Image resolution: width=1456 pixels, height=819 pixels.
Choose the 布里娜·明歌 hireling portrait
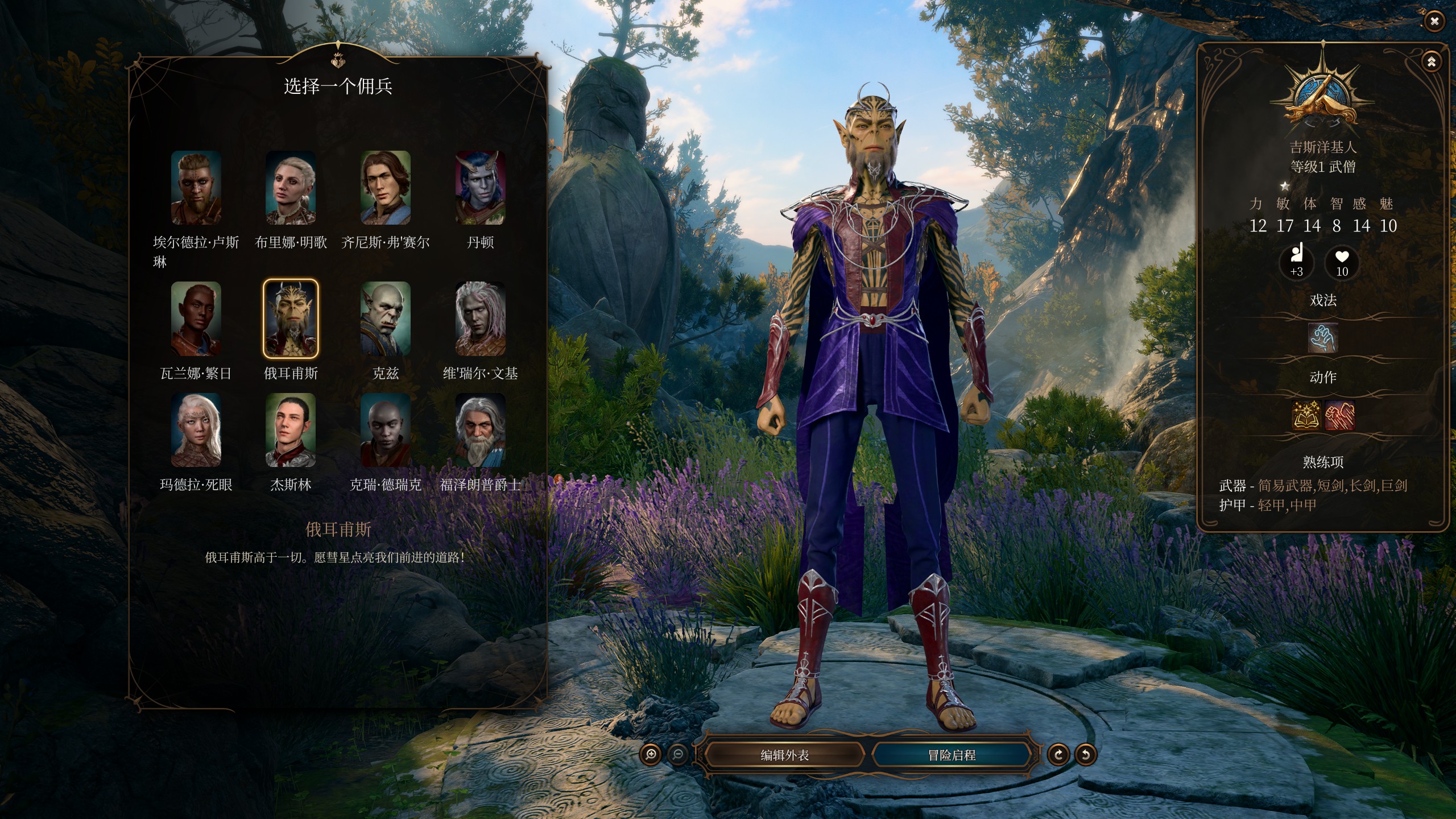tap(291, 188)
